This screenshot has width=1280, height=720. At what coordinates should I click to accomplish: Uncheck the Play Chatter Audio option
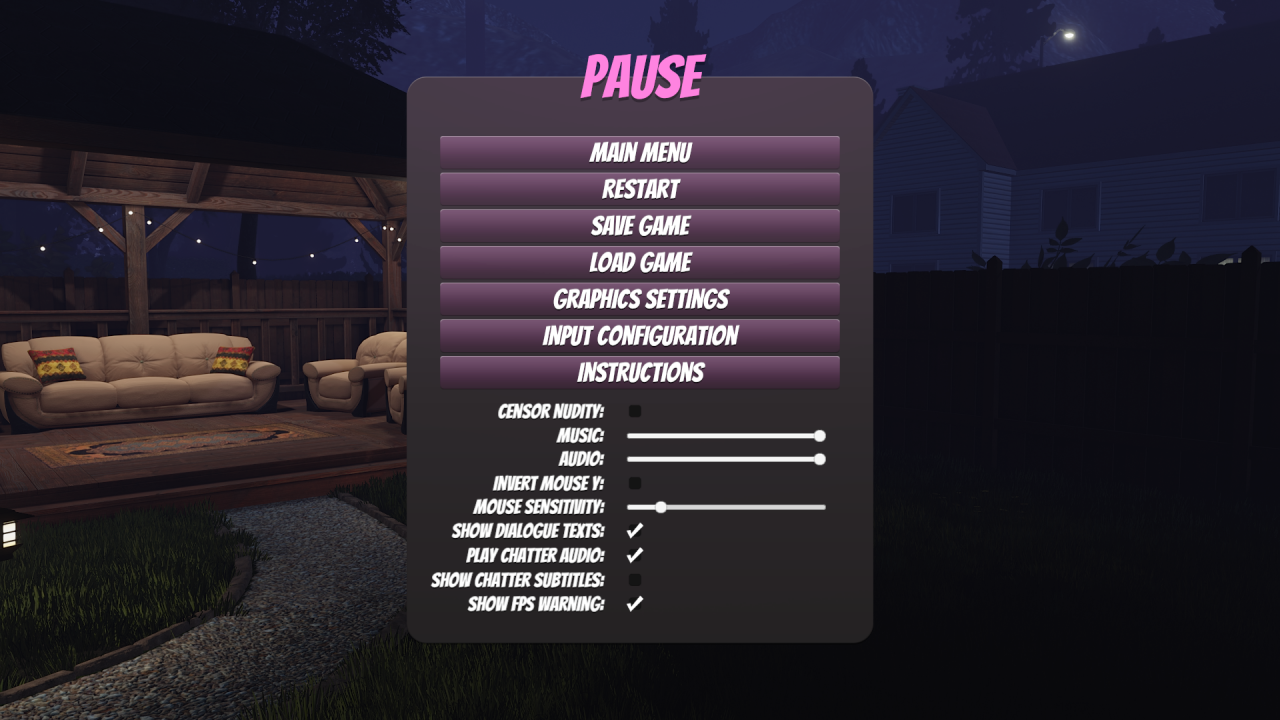[x=635, y=555]
